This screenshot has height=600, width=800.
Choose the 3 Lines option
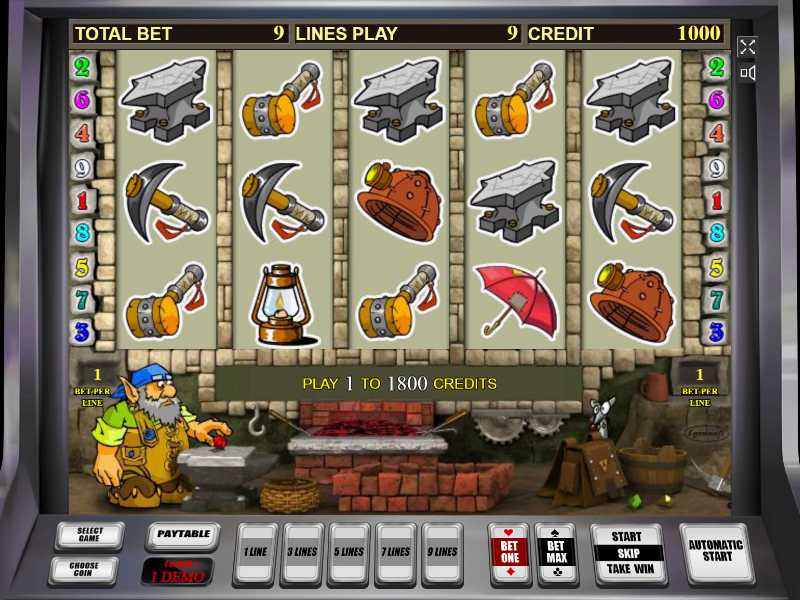pyautogui.click(x=302, y=552)
